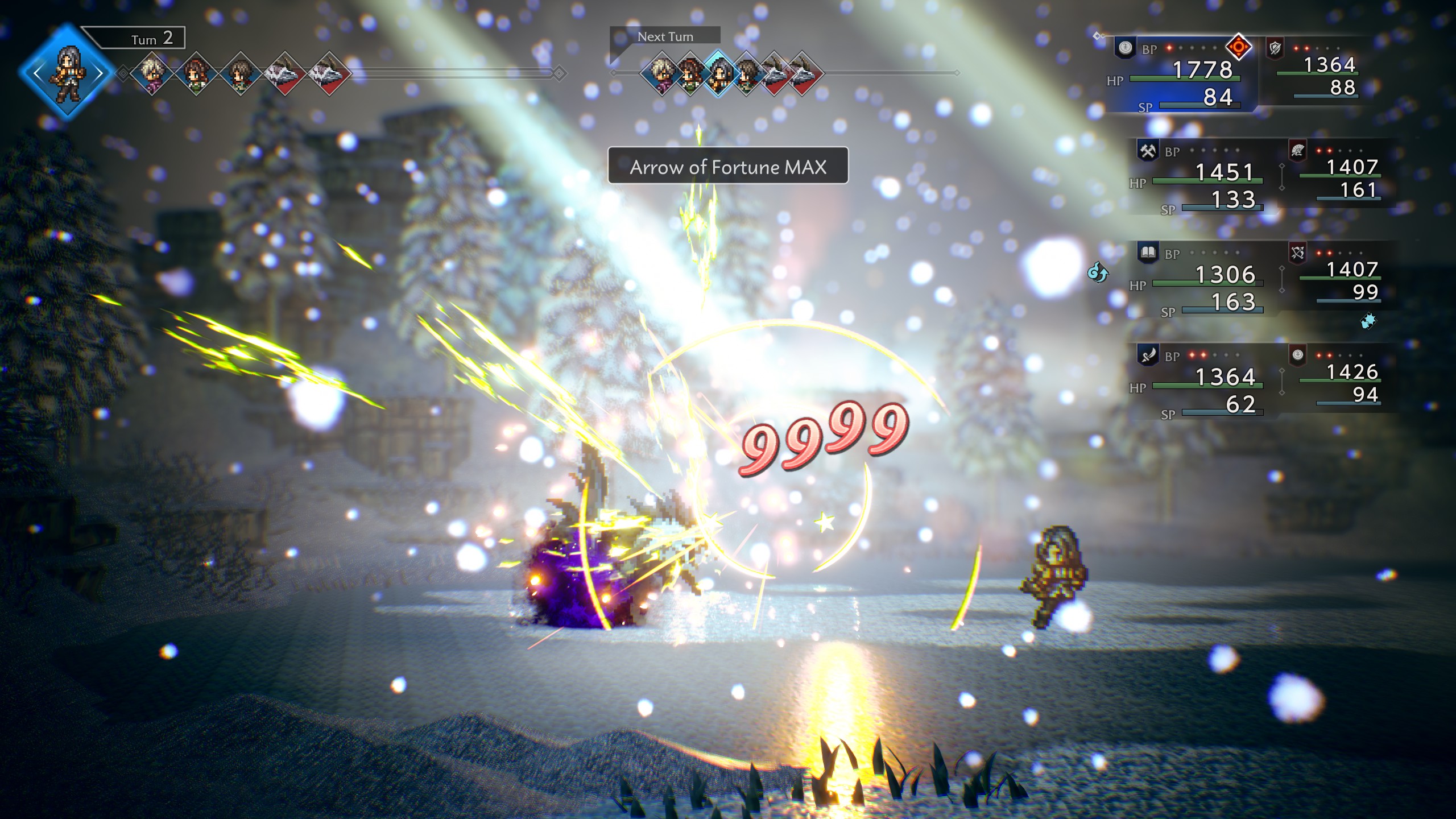Viewport: 1456px width, 819px height.
Task: Click the shield and sword warrior job icon
Action: (x=1275, y=48)
